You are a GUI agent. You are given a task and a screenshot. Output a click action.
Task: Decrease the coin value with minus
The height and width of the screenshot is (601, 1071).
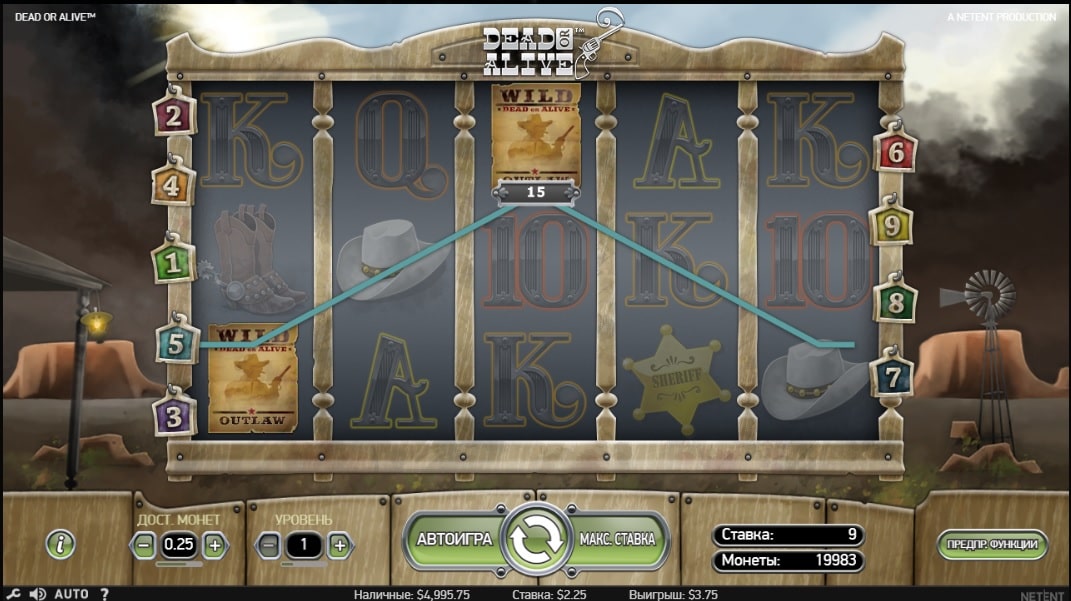(145, 545)
